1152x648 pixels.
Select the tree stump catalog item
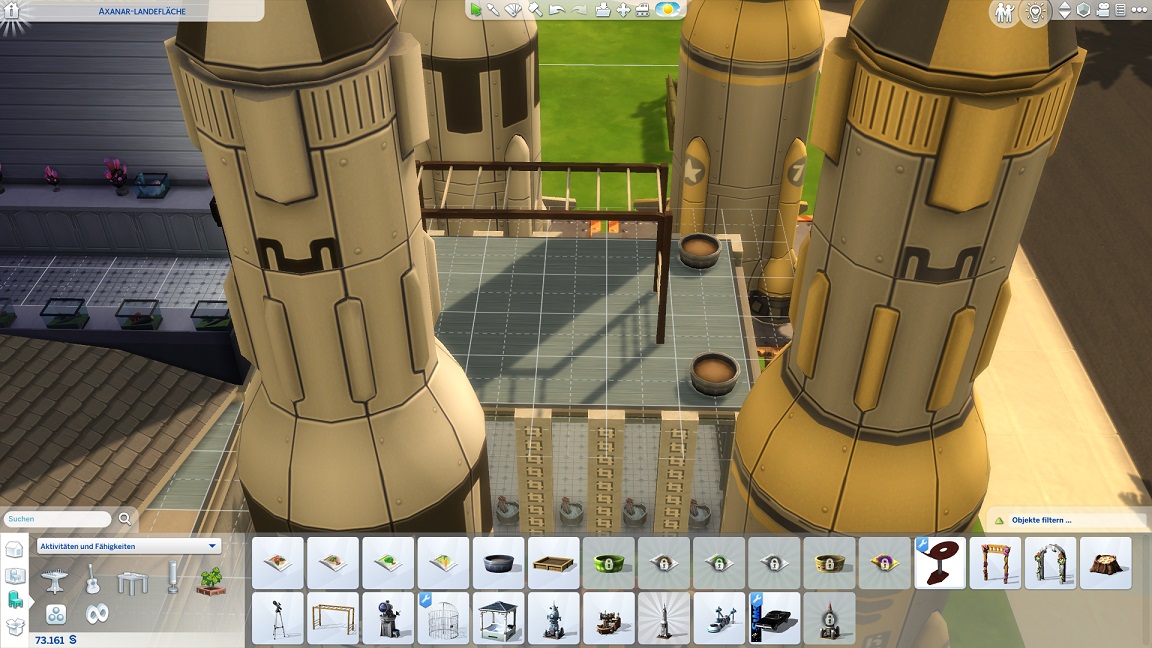point(1105,563)
